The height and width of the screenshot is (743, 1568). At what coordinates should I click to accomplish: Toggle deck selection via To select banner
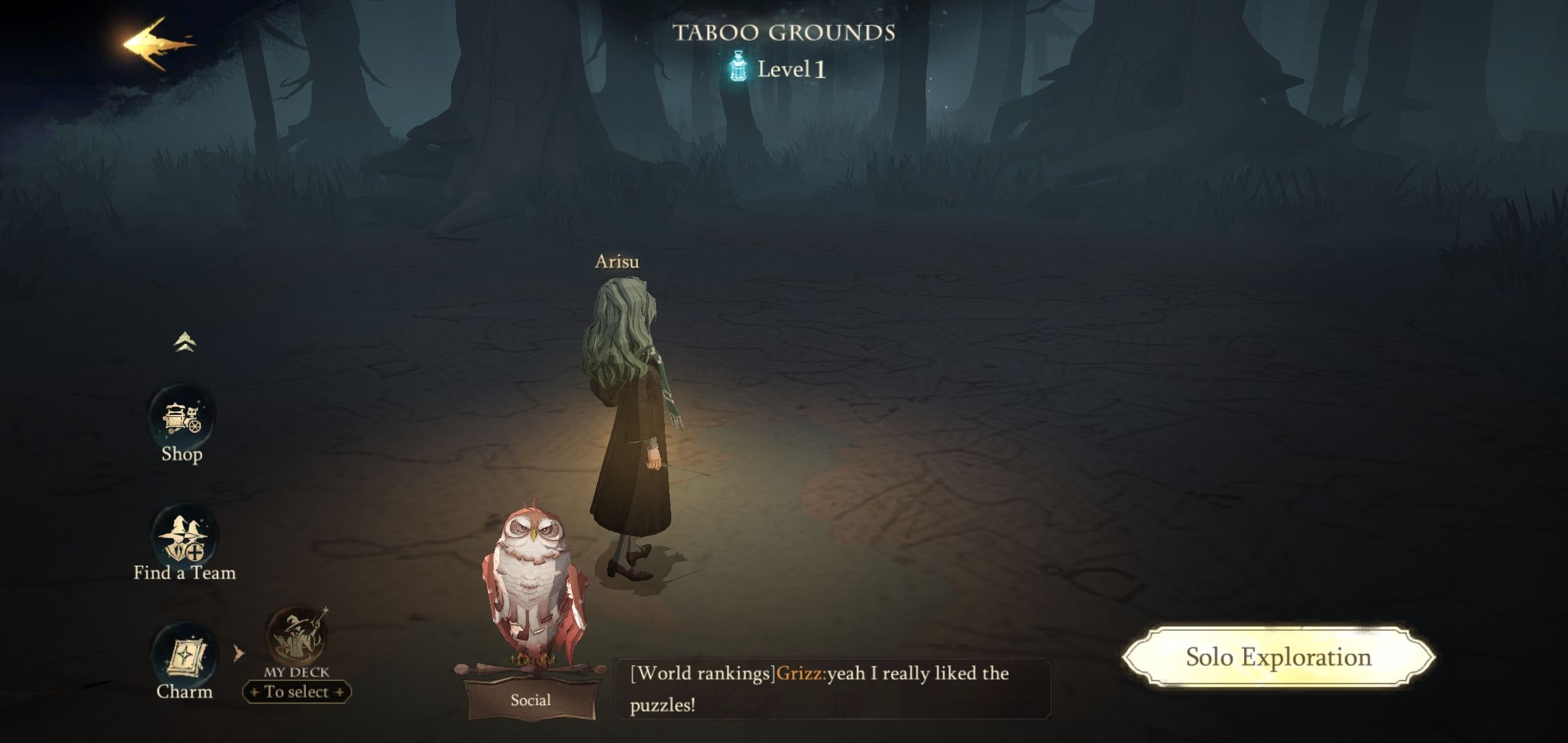[x=297, y=691]
